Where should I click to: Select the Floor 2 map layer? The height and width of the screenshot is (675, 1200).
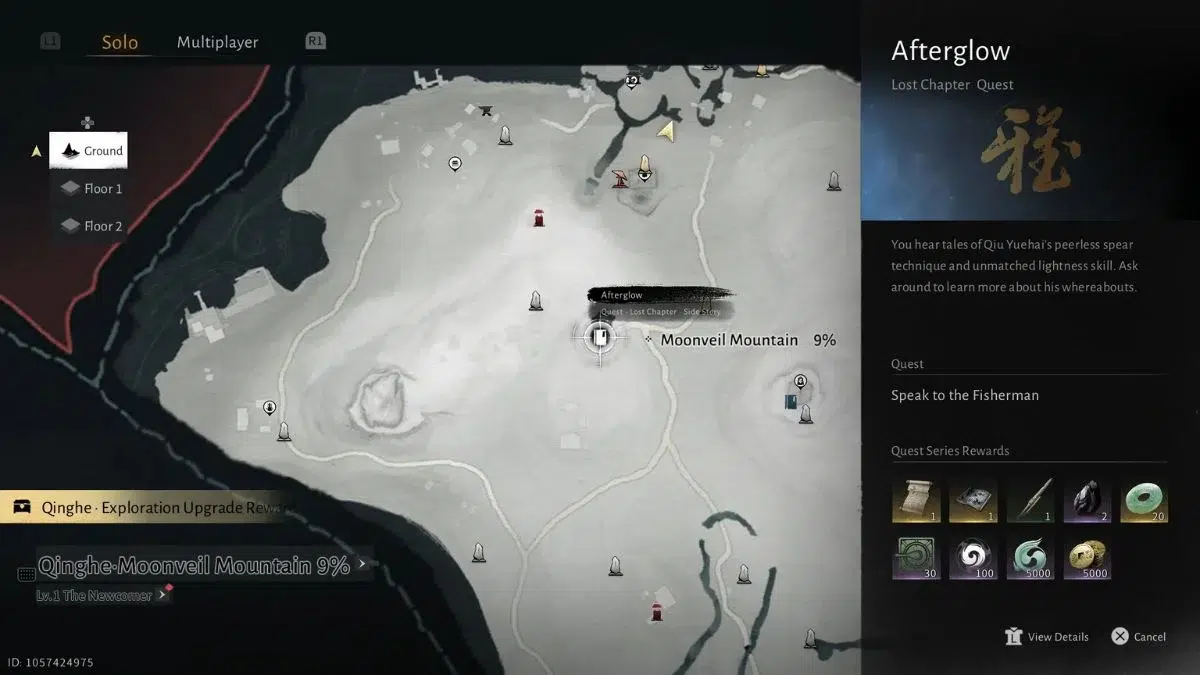pos(91,227)
